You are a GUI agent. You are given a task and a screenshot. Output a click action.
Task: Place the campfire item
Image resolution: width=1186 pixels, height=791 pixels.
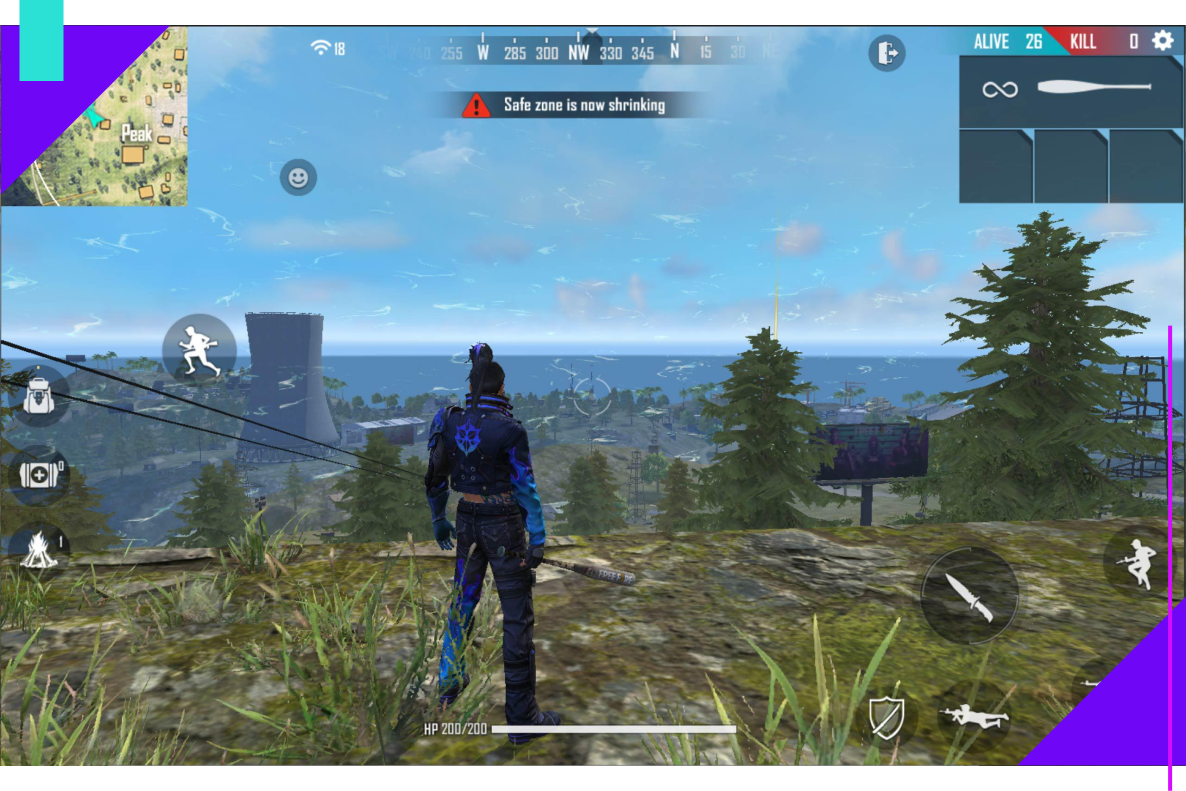(38, 550)
